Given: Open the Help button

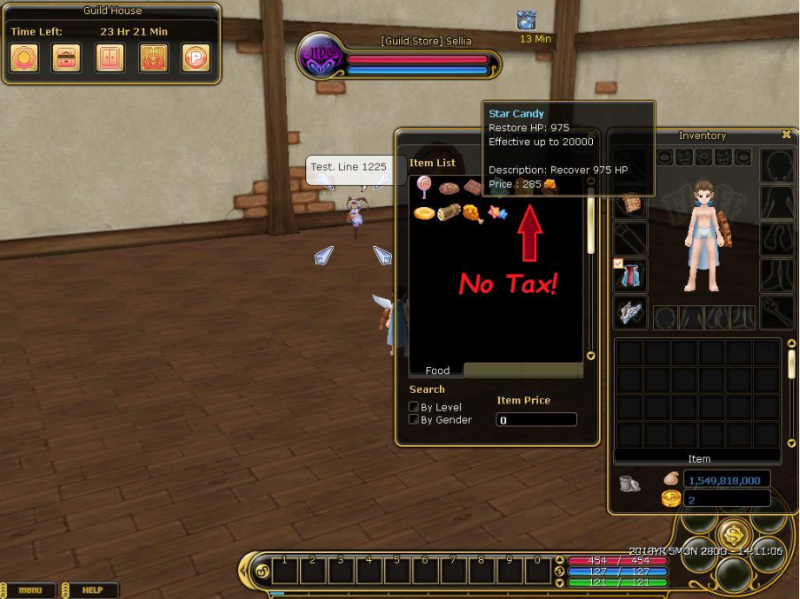Looking at the screenshot, I should point(92,590).
